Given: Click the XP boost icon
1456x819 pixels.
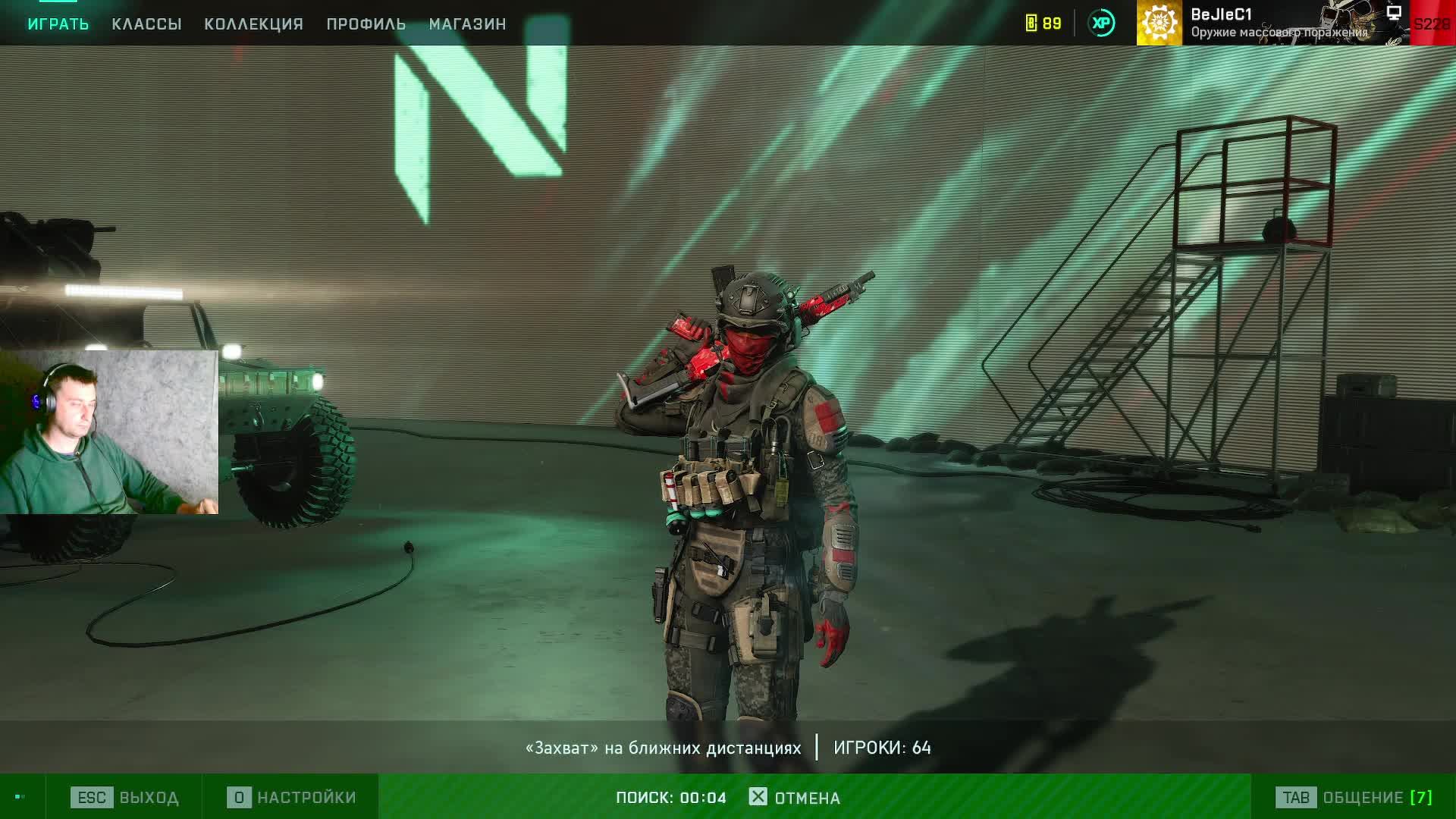Looking at the screenshot, I should pyautogui.click(x=1101, y=24).
